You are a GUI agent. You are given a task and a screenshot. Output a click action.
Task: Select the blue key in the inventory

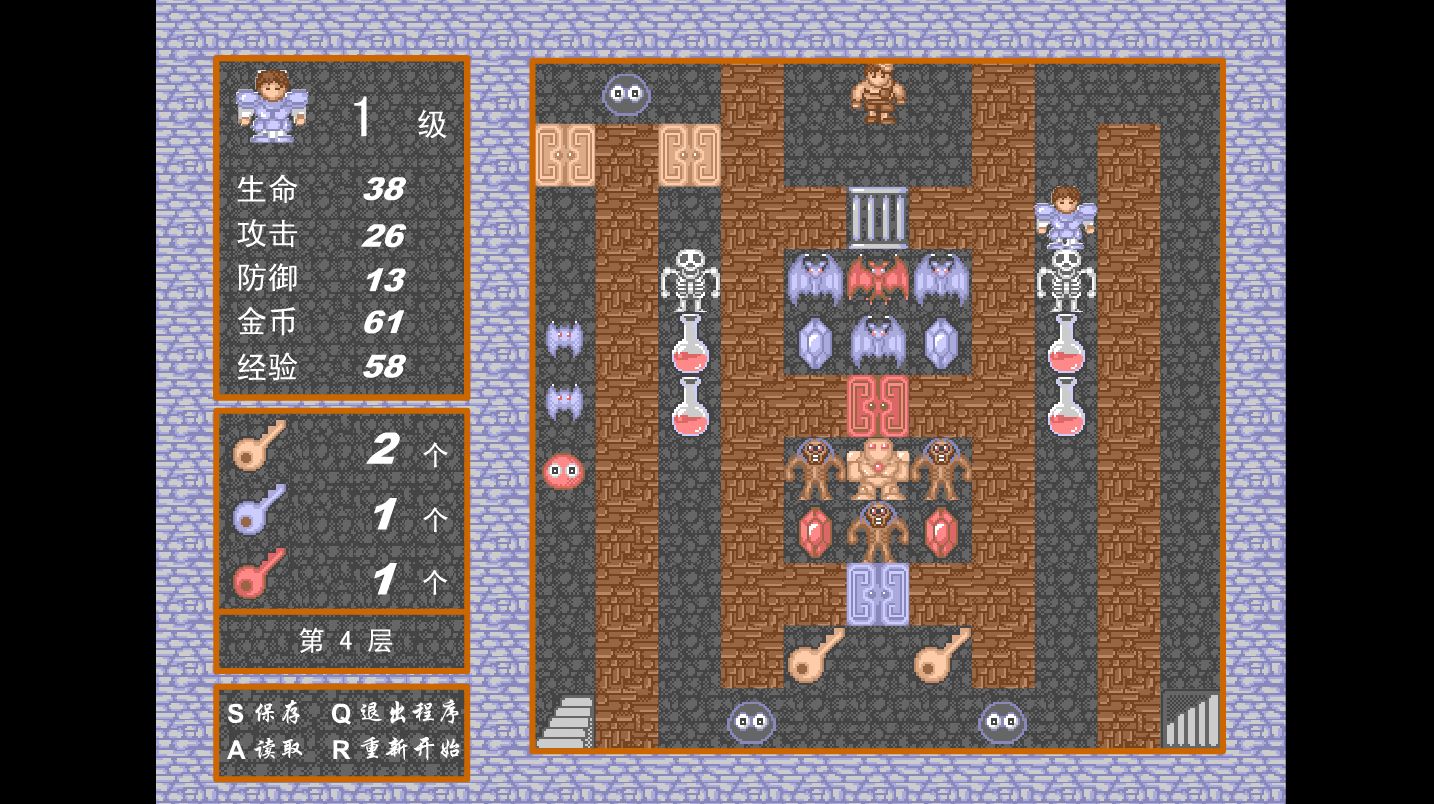click(x=259, y=510)
